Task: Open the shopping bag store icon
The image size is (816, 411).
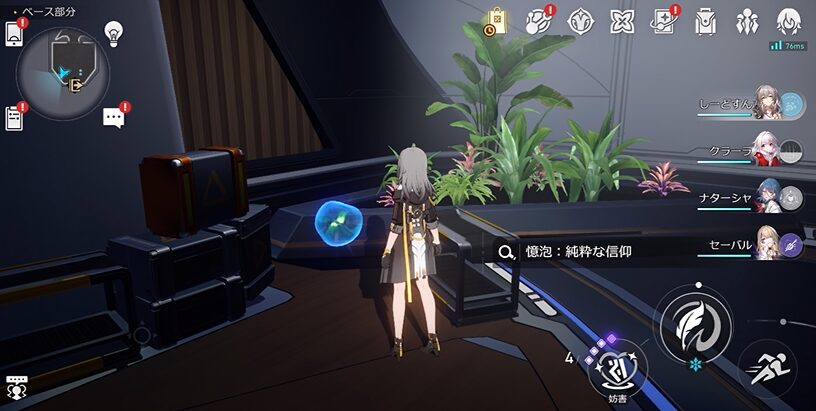Action: pos(496,21)
